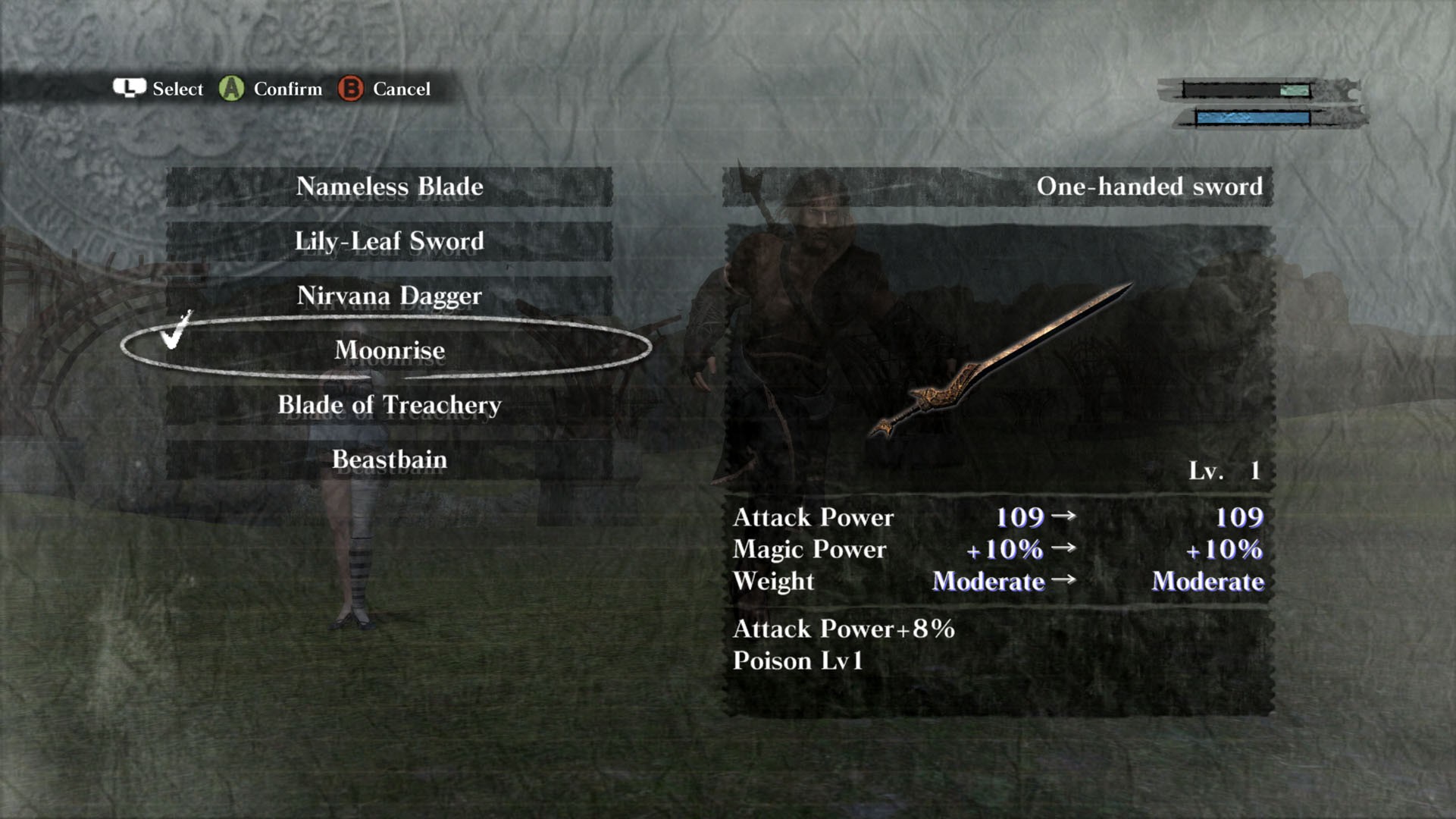Toggle selection of the Beastbain weapon
The height and width of the screenshot is (819, 1456).
pos(389,459)
